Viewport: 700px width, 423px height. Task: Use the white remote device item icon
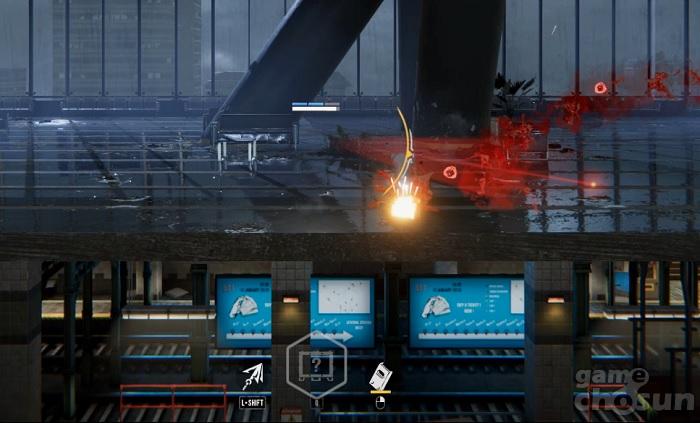click(380, 377)
